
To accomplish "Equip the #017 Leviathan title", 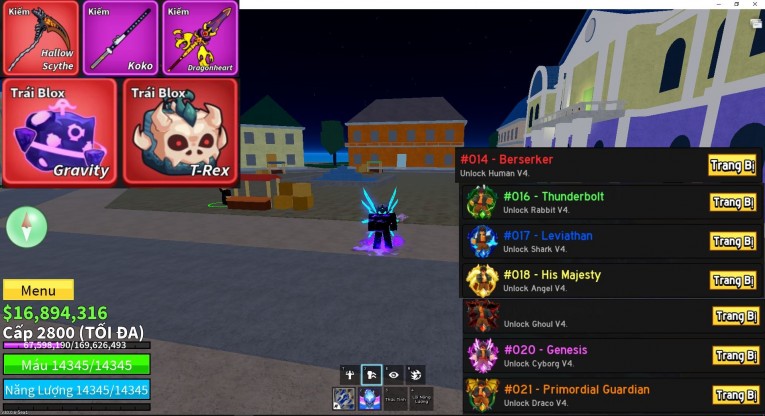I will pyautogui.click(x=733, y=241).
